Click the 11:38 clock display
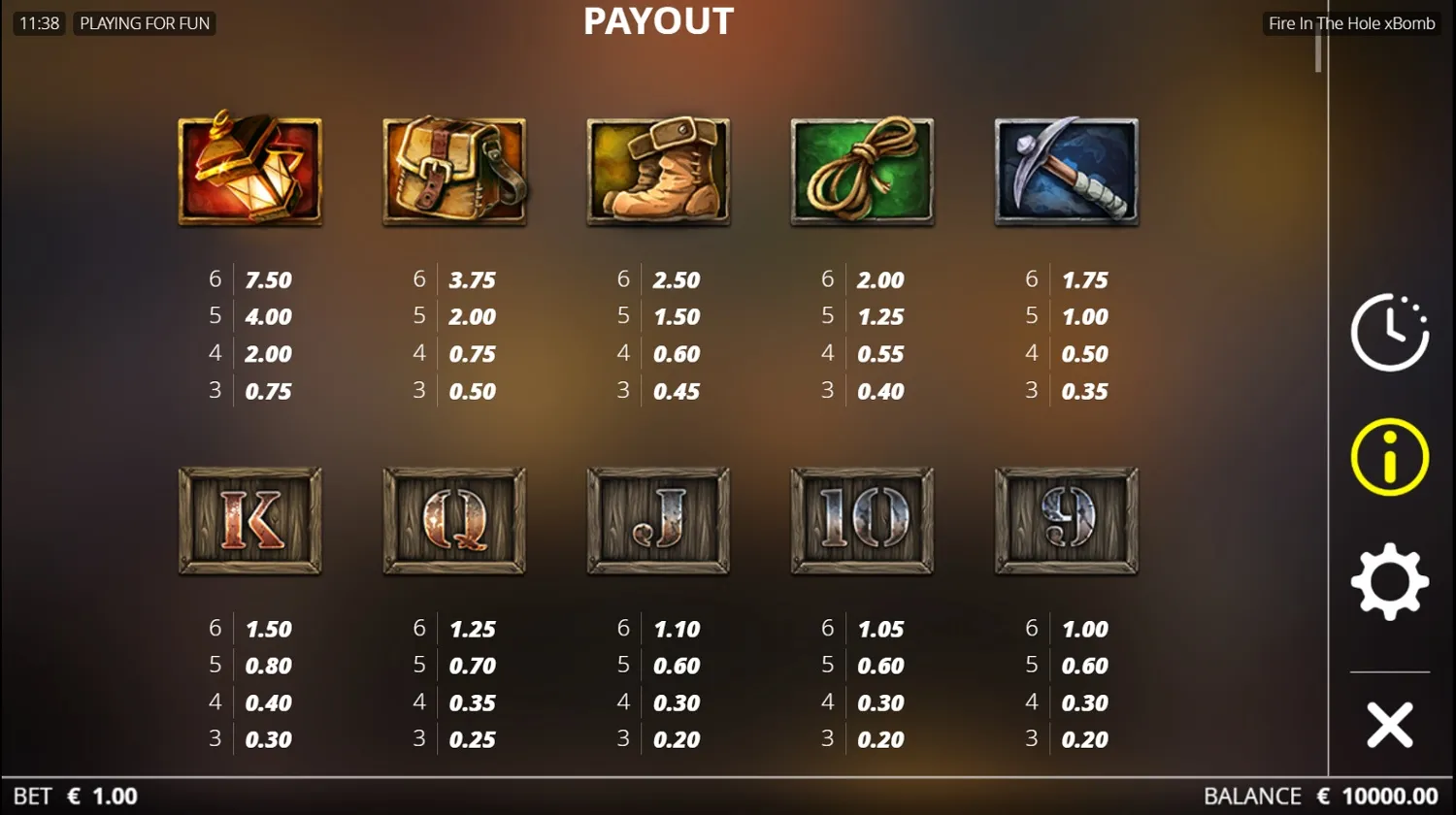The image size is (1456, 815). tap(38, 23)
